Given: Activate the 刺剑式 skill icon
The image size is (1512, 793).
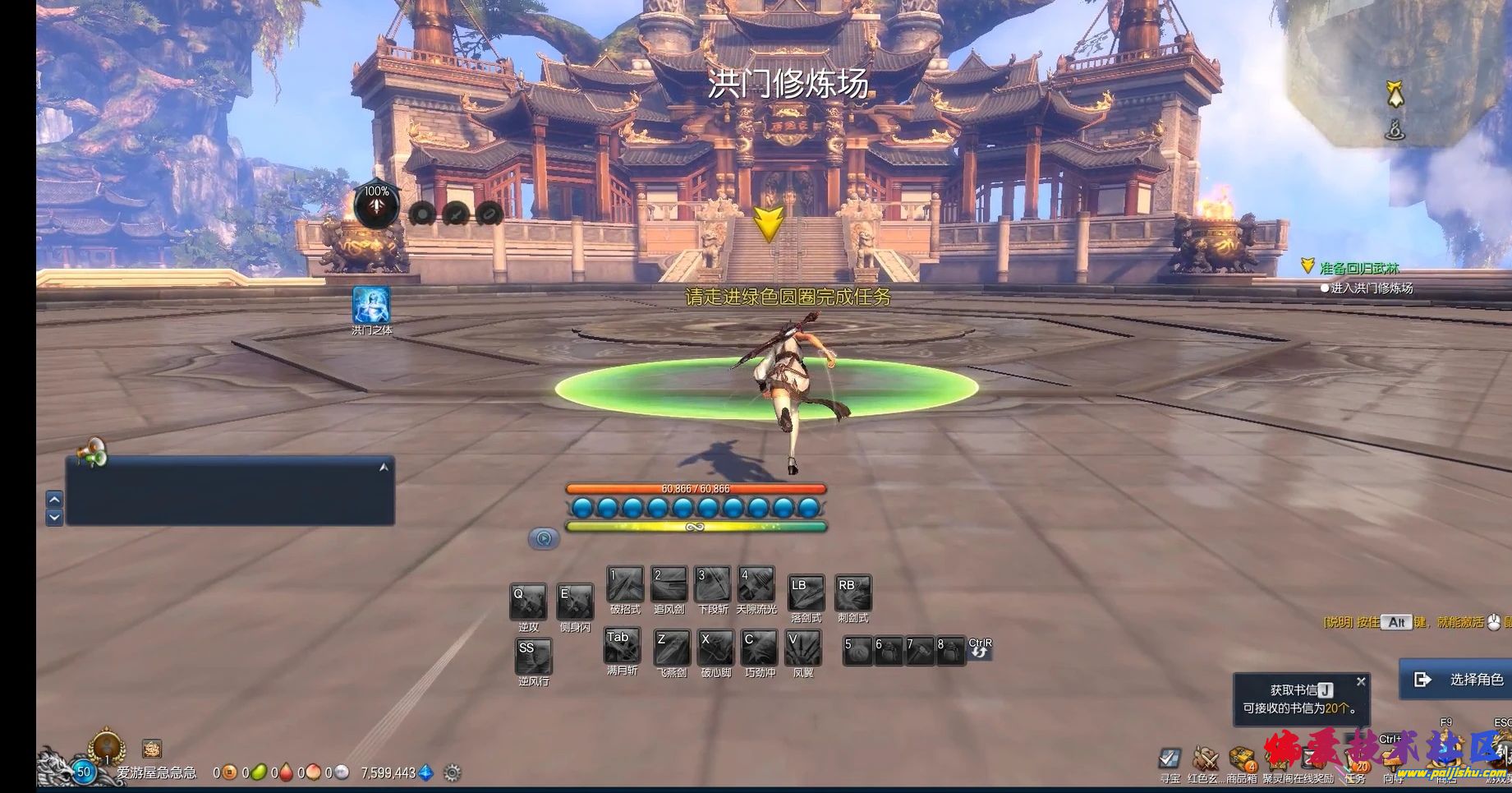Looking at the screenshot, I should pyautogui.click(x=853, y=593).
